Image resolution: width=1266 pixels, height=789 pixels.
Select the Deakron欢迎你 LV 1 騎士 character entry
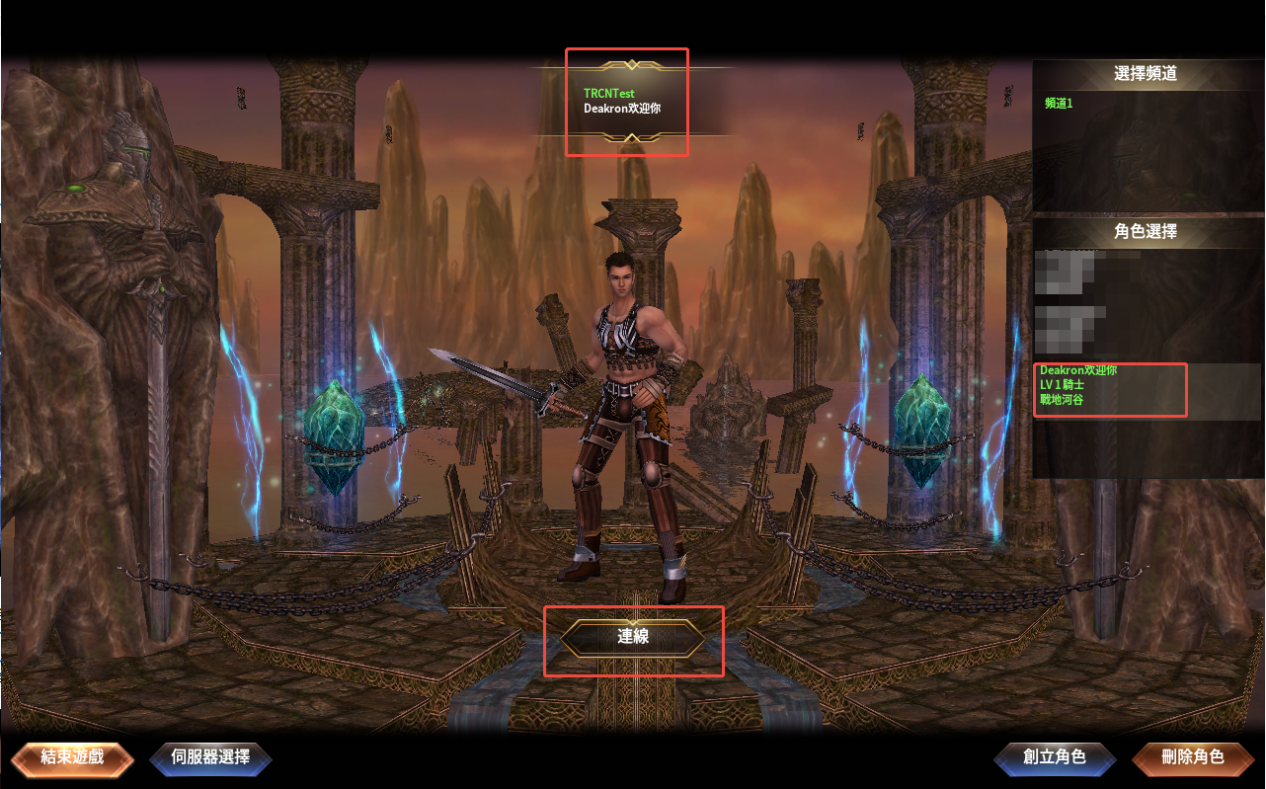(x=1110, y=385)
